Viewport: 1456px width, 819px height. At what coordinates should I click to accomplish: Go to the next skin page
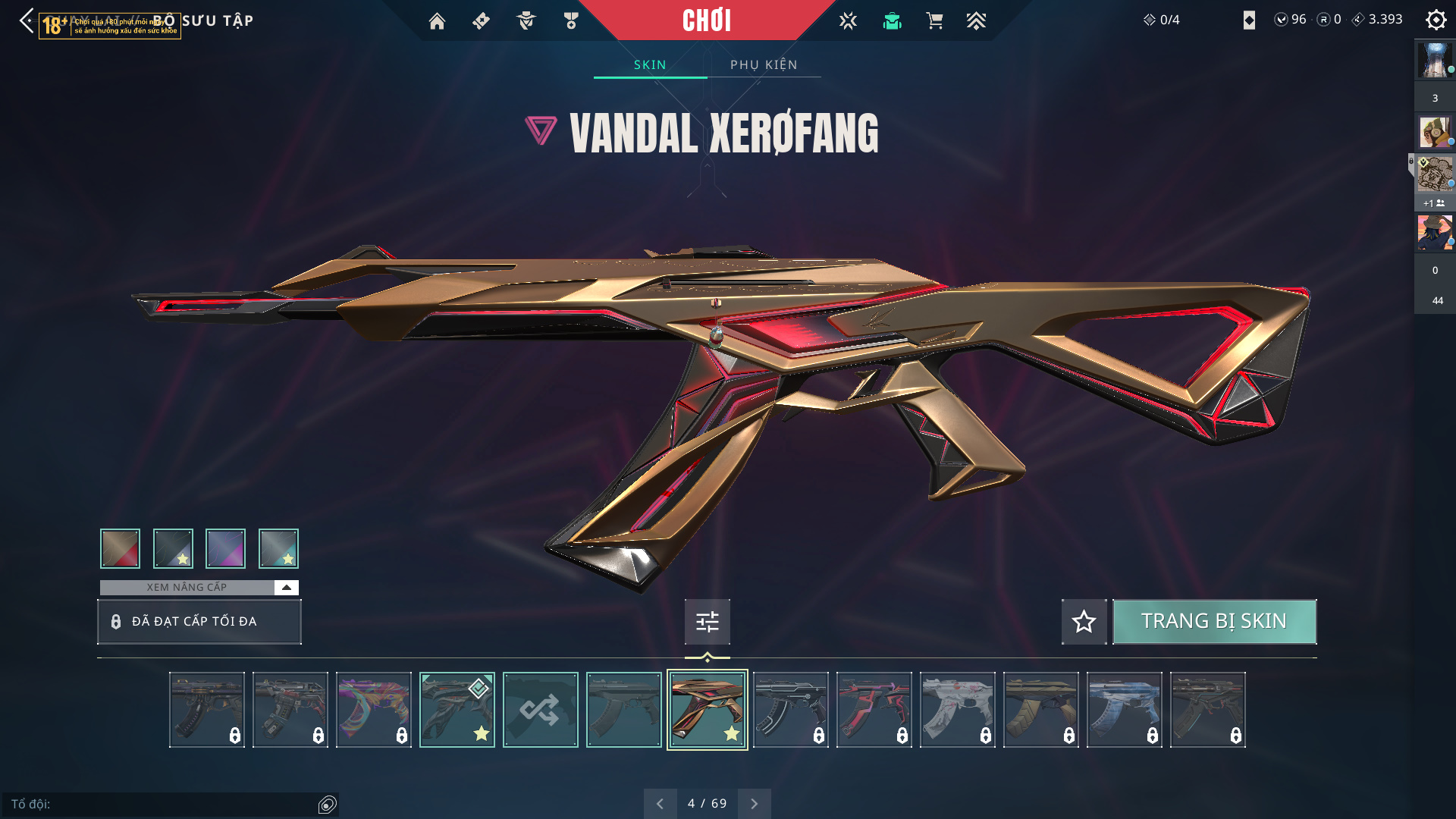point(754,804)
